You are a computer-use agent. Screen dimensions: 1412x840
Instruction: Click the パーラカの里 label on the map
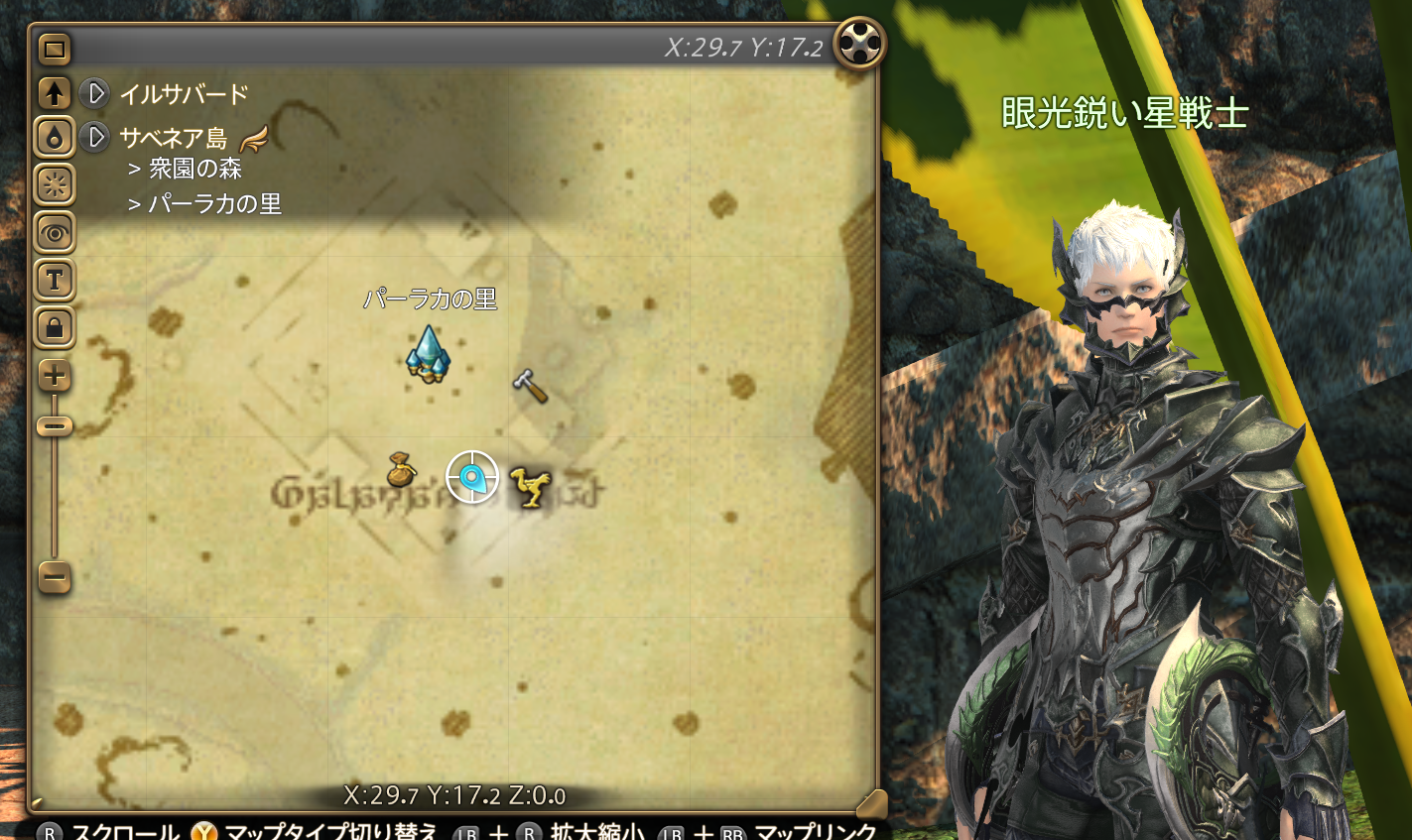click(428, 297)
